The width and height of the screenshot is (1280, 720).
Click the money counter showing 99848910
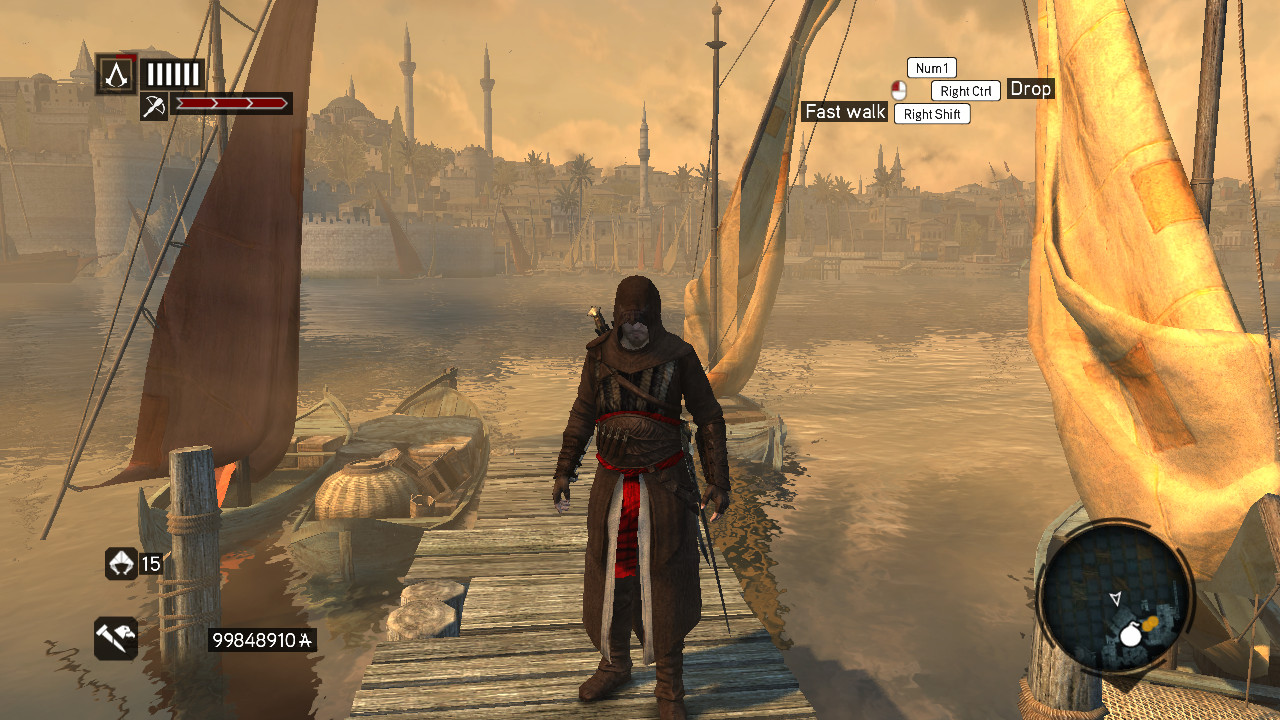pos(257,640)
